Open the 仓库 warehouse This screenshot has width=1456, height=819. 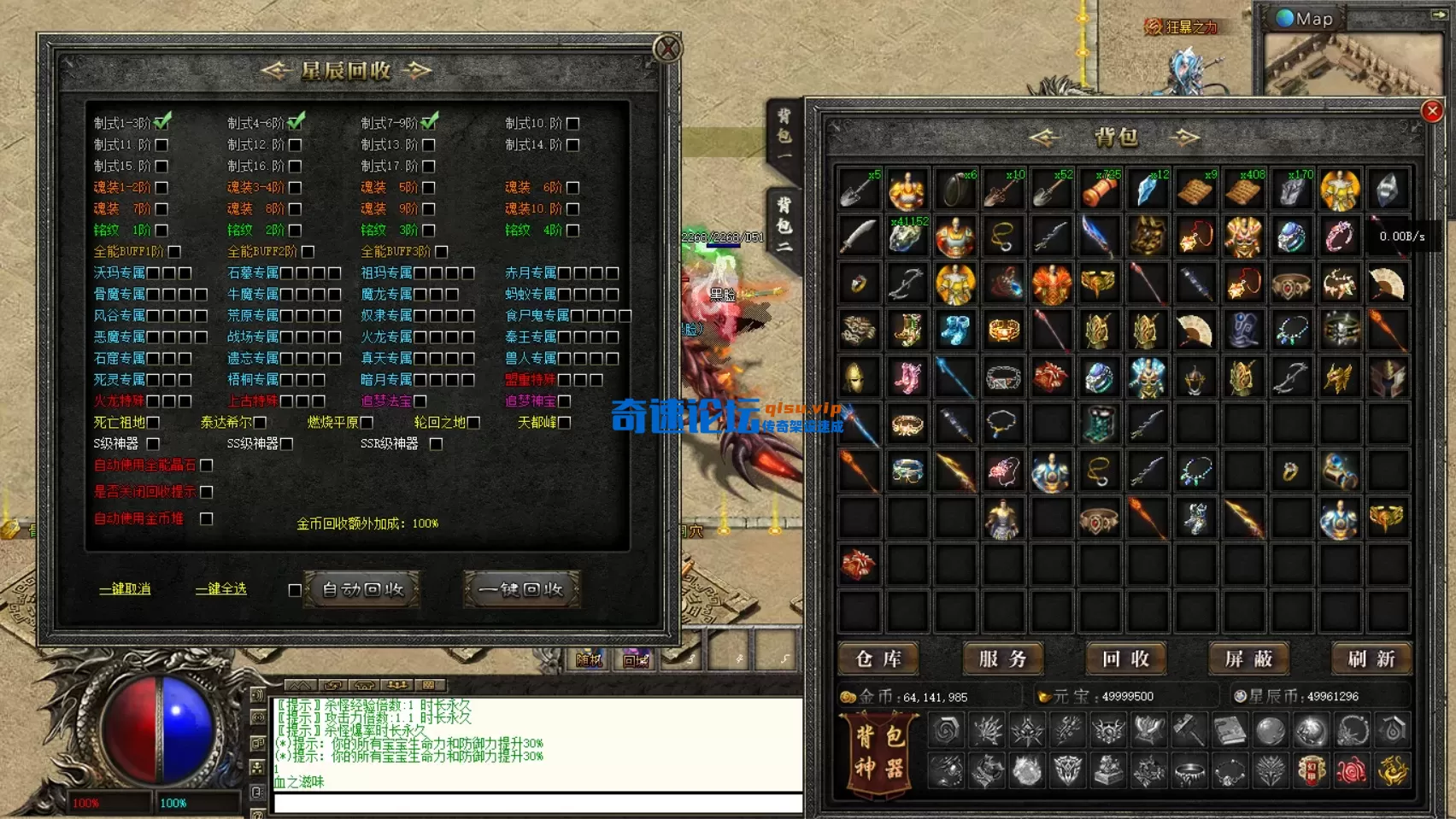click(x=878, y=659)
